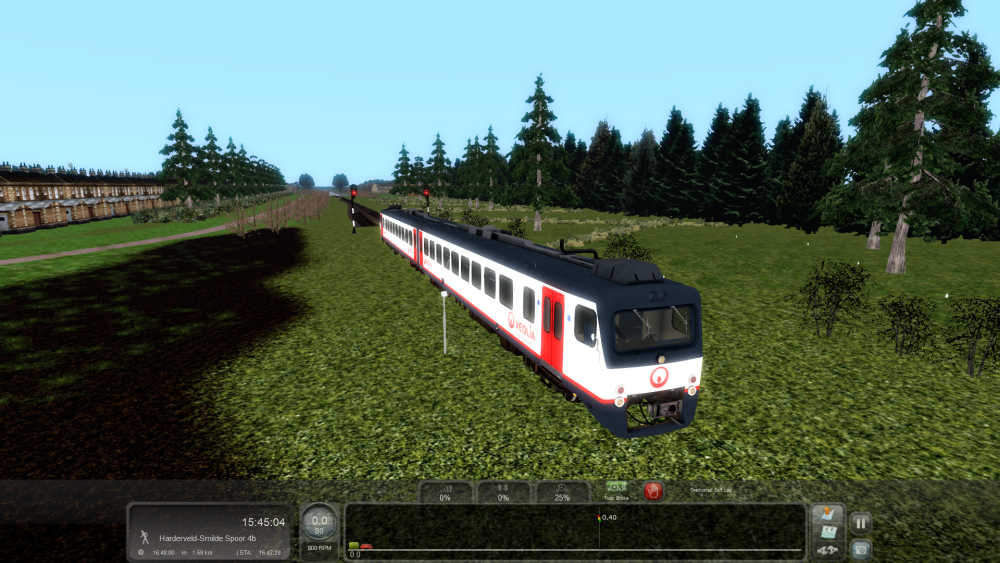
Task: Open the 2D map view
Action: point(827,533)
